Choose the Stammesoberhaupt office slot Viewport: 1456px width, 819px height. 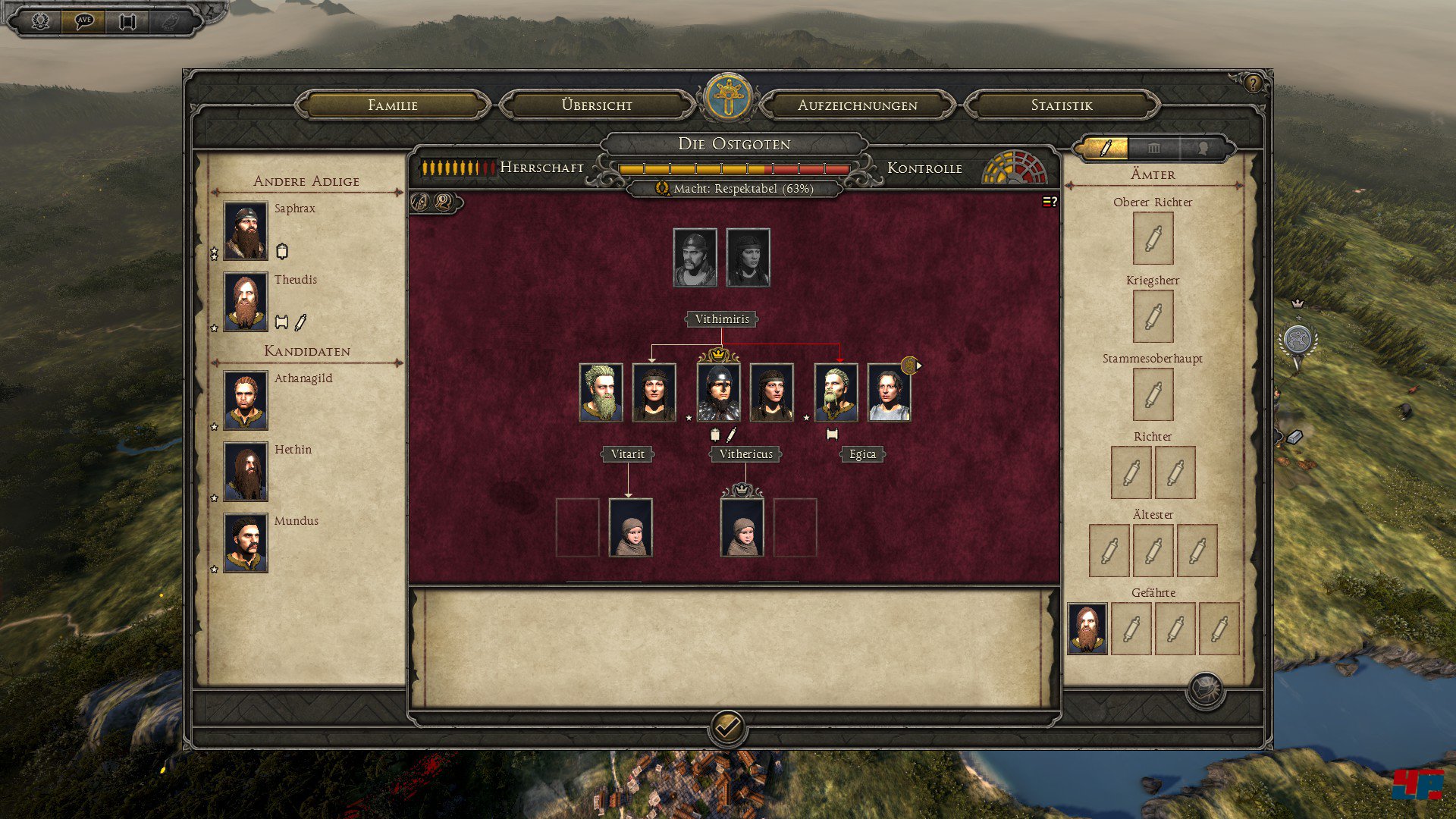[1153, 394]
